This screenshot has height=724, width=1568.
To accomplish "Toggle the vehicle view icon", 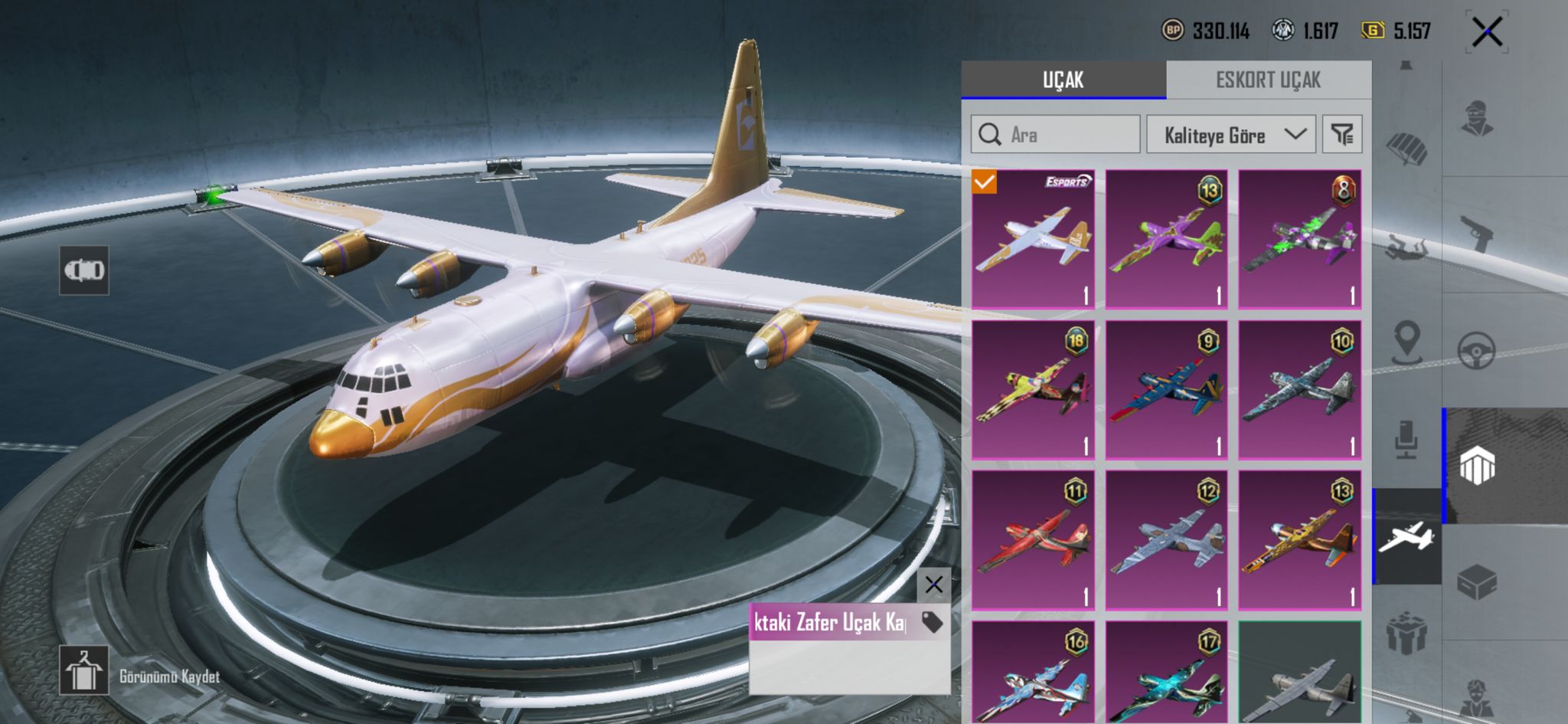I will click(84, 270).
